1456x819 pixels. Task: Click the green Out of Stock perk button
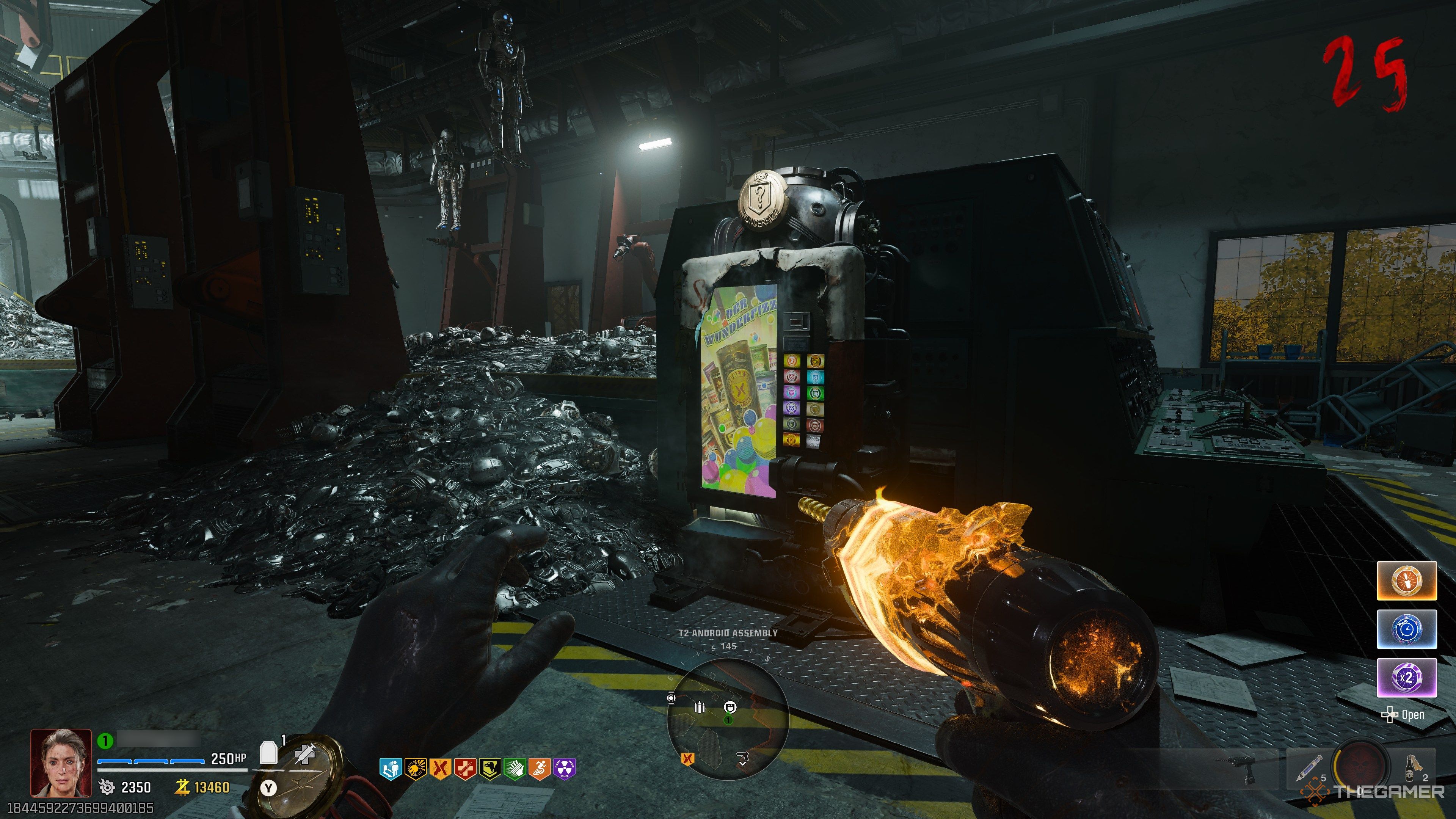[816, 393]
